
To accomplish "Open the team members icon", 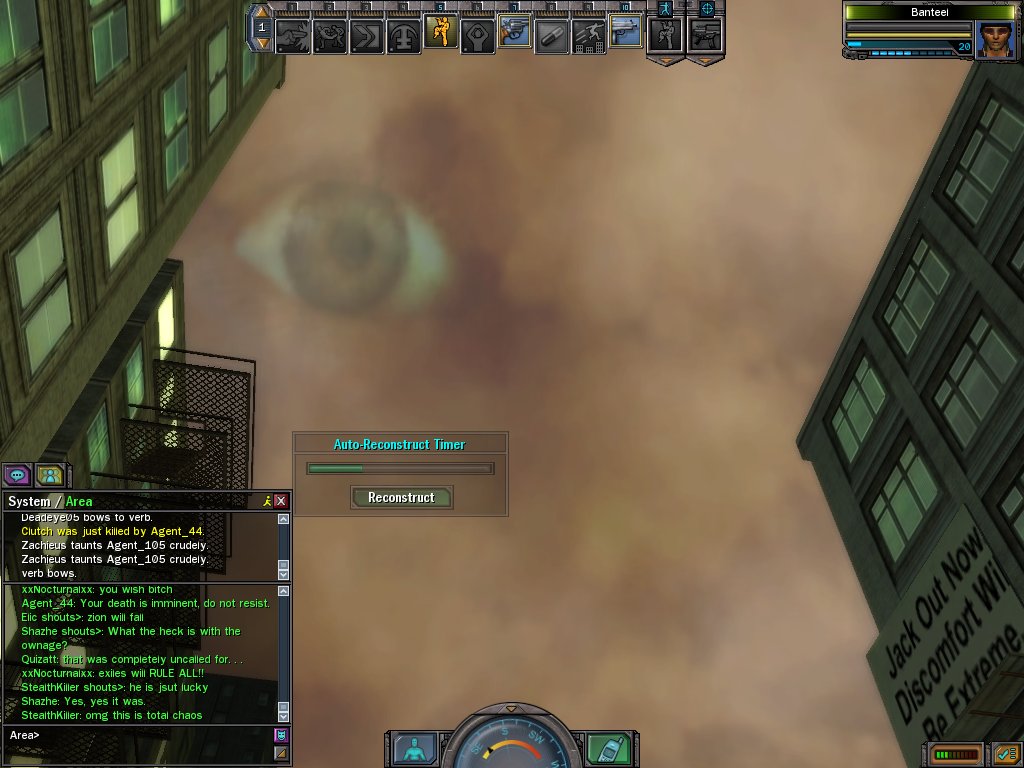I will click(50, 476).
